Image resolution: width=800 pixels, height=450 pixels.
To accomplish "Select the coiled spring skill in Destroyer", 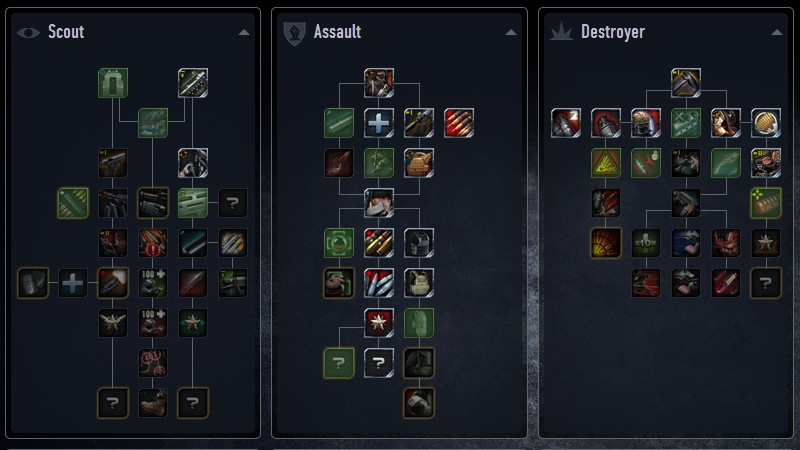I will 766,122.
